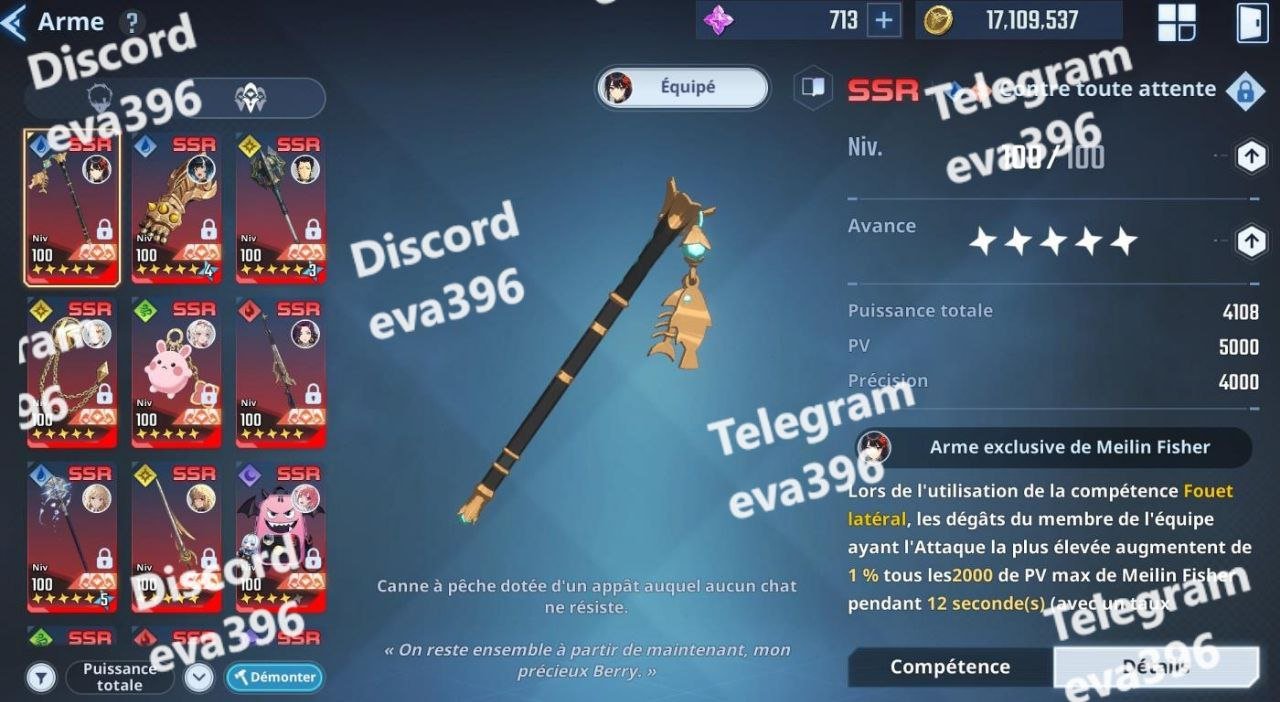Toggle the weapon lock diamond icon
The width and height of the screenshot is (1280, 702).
click(1245, 91)
